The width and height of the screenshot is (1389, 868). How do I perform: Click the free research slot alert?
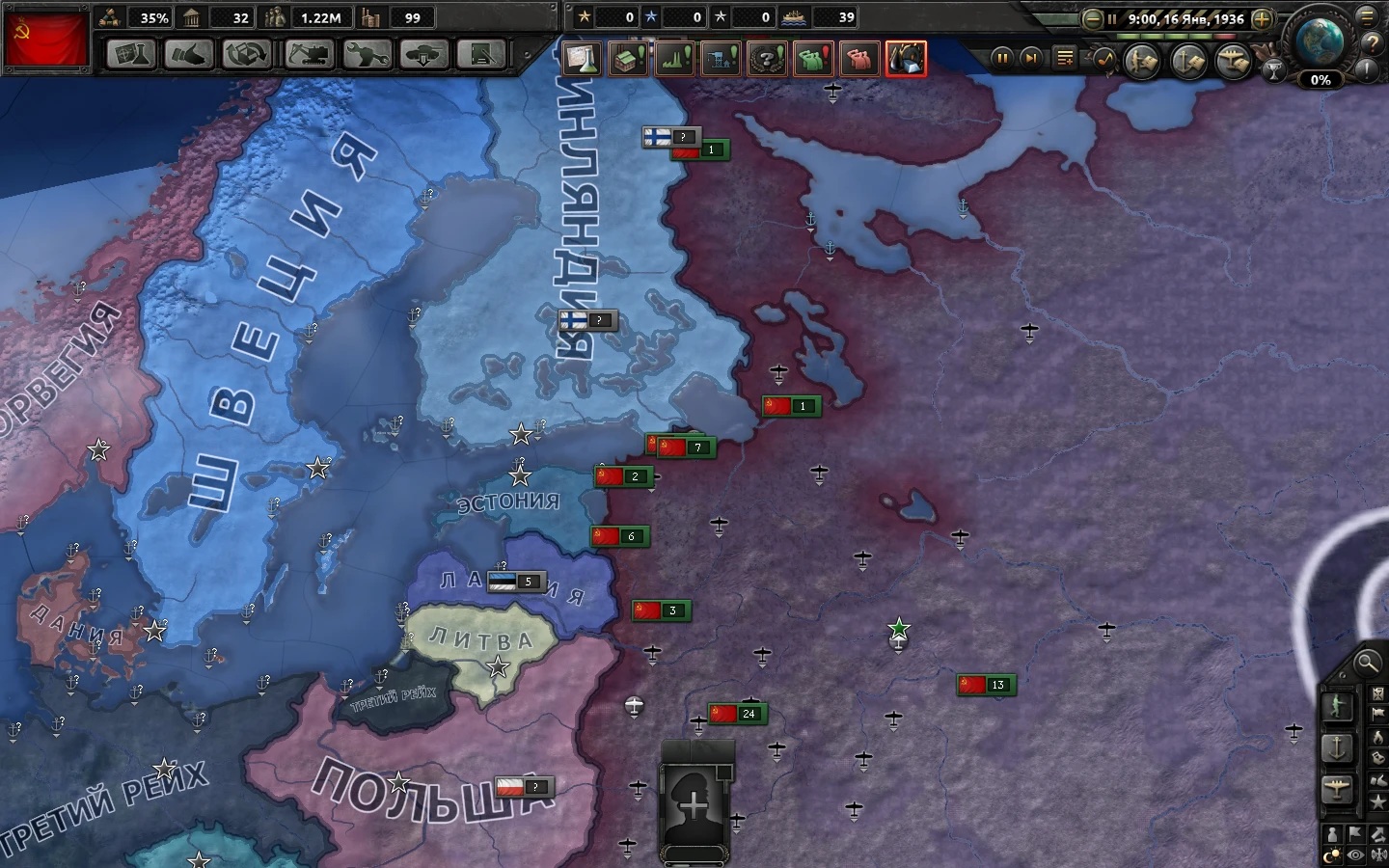[x=583, y=59]
